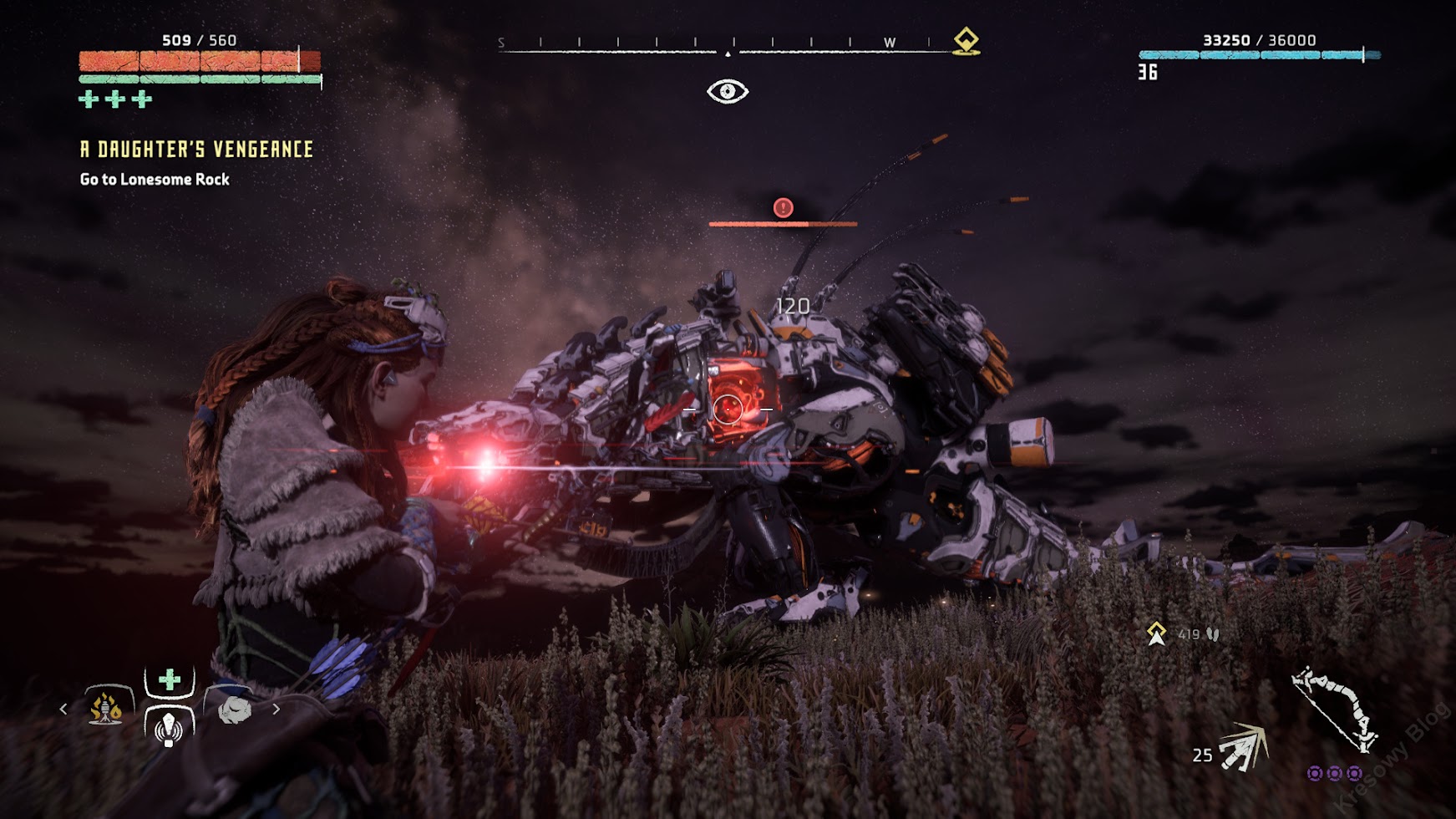Viewport: 1456px width, 819px height.
Task: Click the stealth visibility eye icon
Action: click(727, 91)
